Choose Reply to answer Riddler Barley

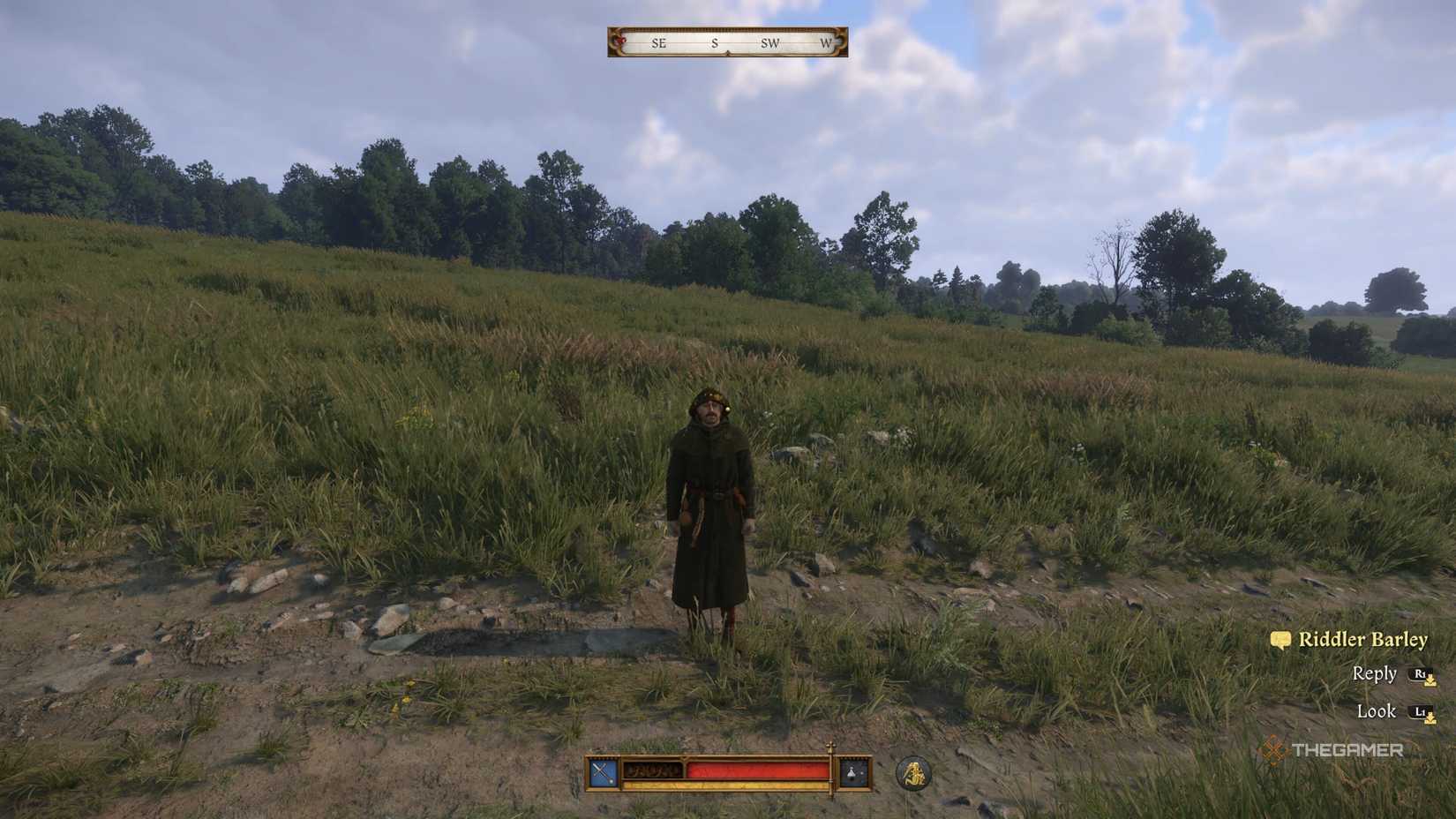coord(1375,673)
